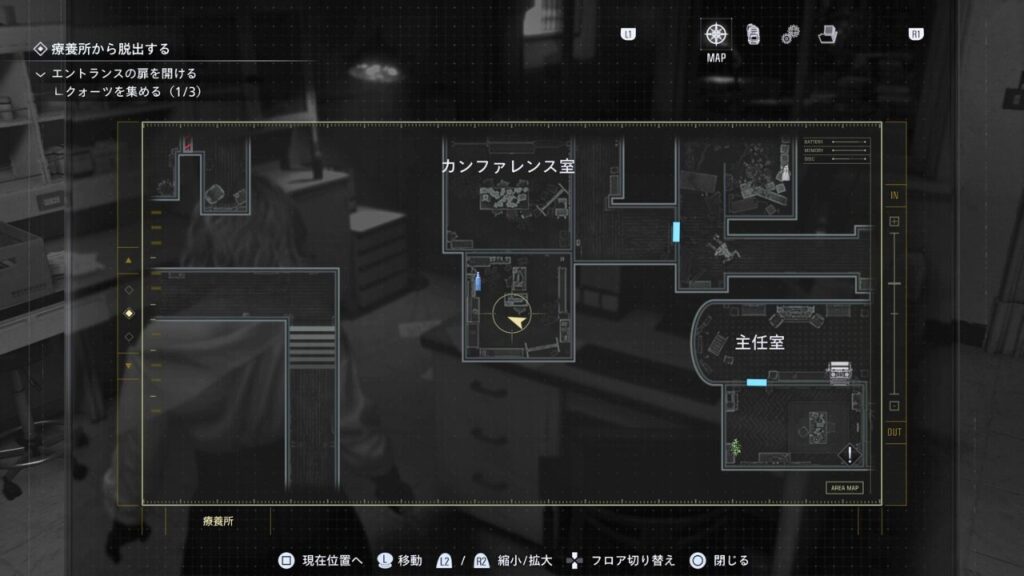Image resolution: width=1024 pixels, height=576 pixels.
Task: Select the カンファレンス室 room label
Action: [508, 167]
